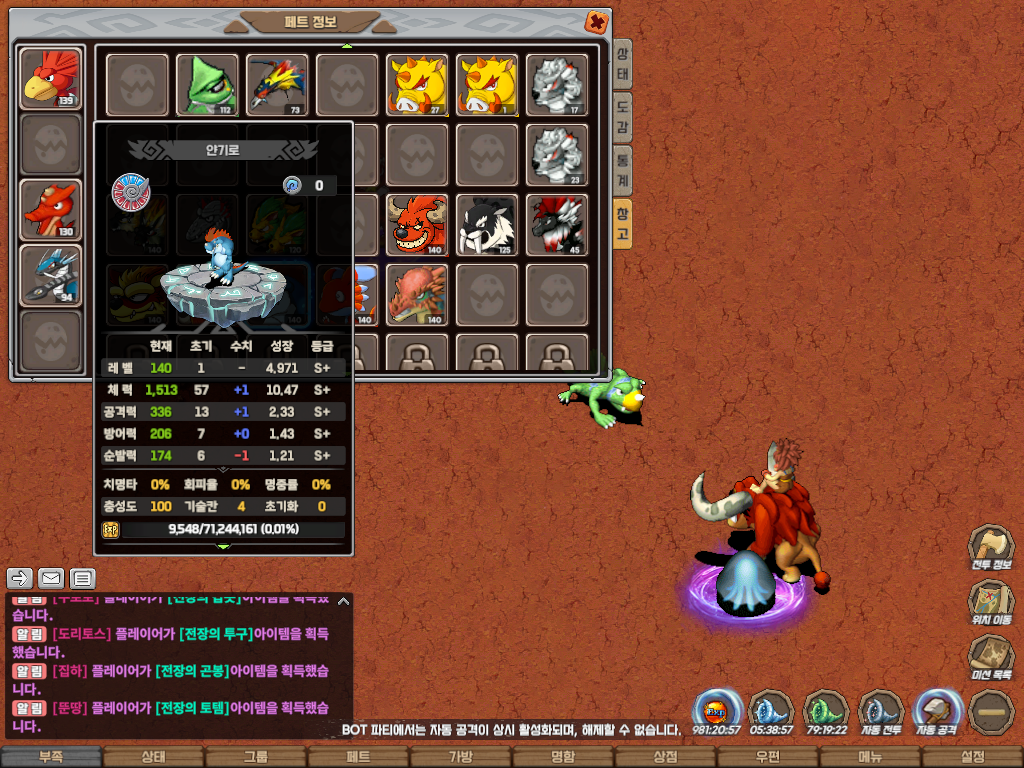This screenshot has width=1024, height=768.
Task: Choose the green hooded pet level 112
Action: 207,85
